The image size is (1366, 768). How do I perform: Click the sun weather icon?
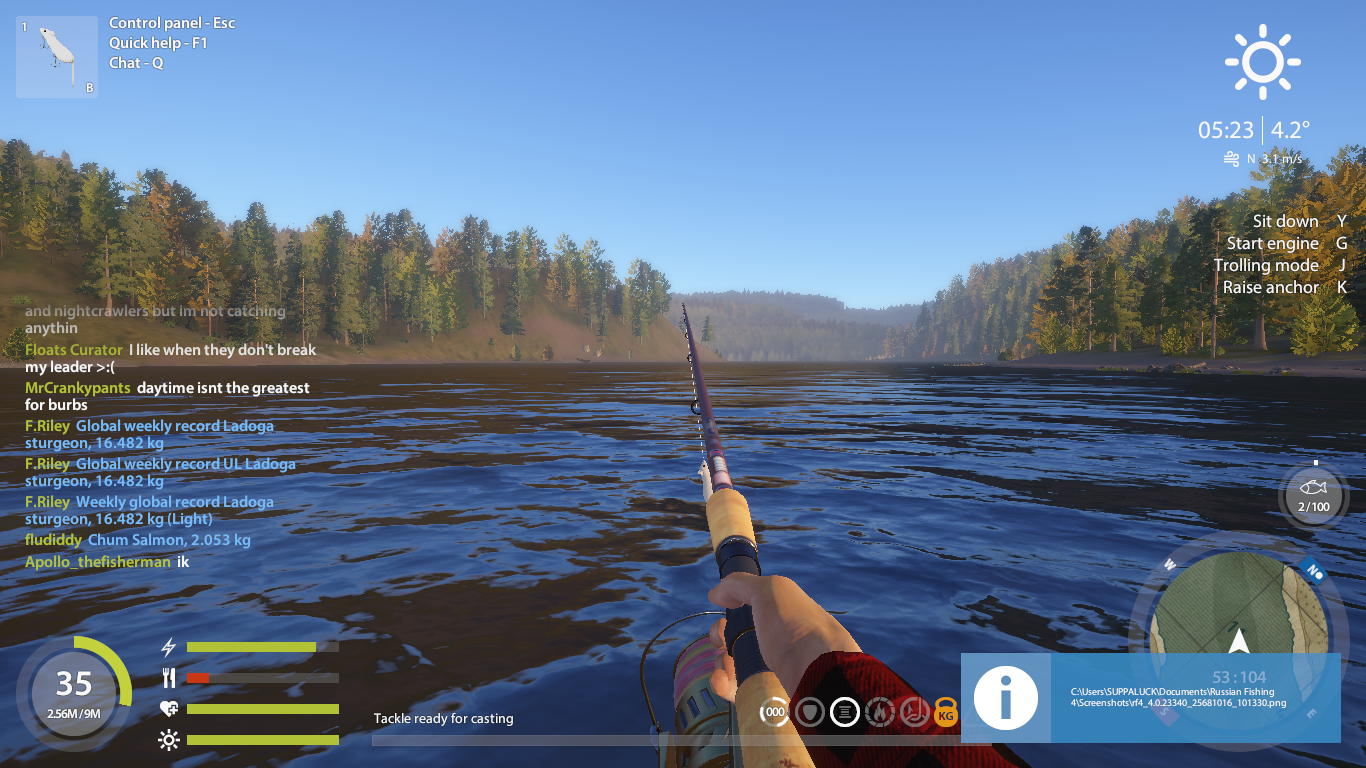pos(1263,63)
